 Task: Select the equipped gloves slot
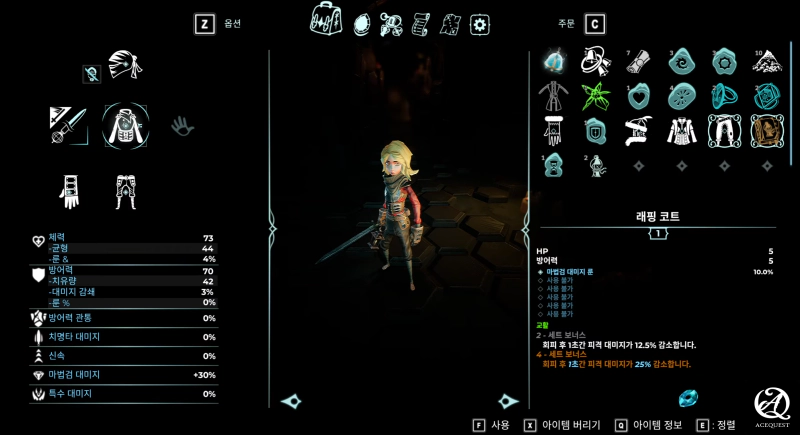coord(70,190)
